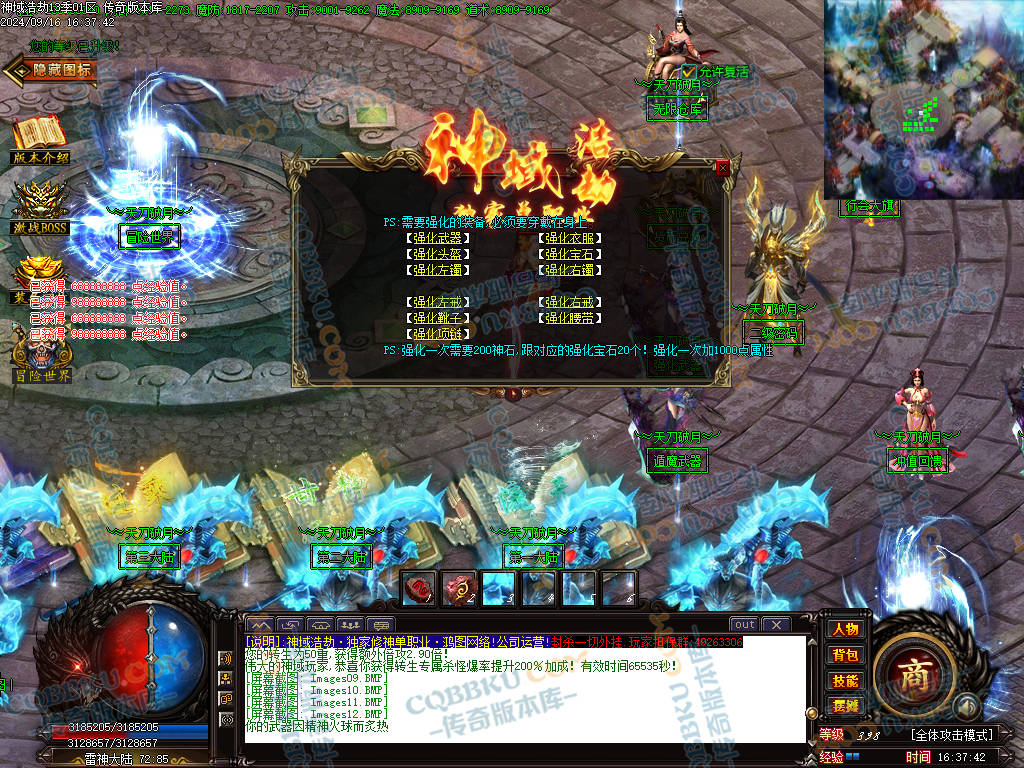Click the 隐藏图标 hide-icons button
The height and width of the screenshot is (768, 1024).
(x=52, y=69)
